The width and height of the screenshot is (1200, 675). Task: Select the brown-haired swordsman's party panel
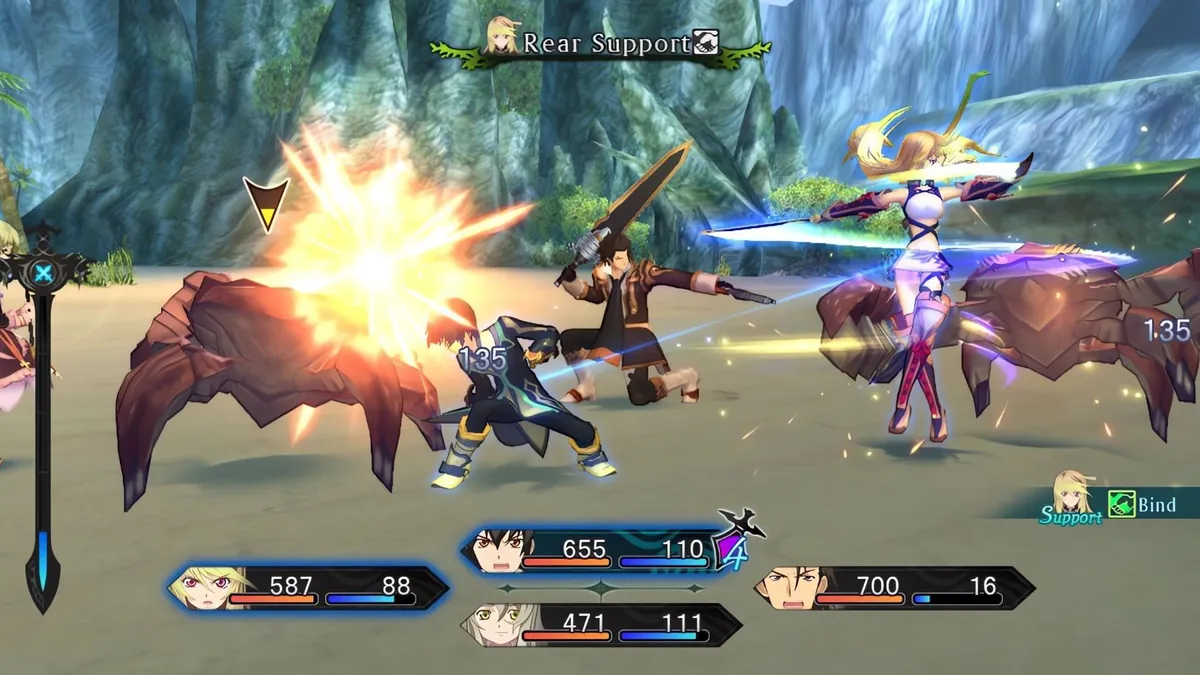pos(893,587)
